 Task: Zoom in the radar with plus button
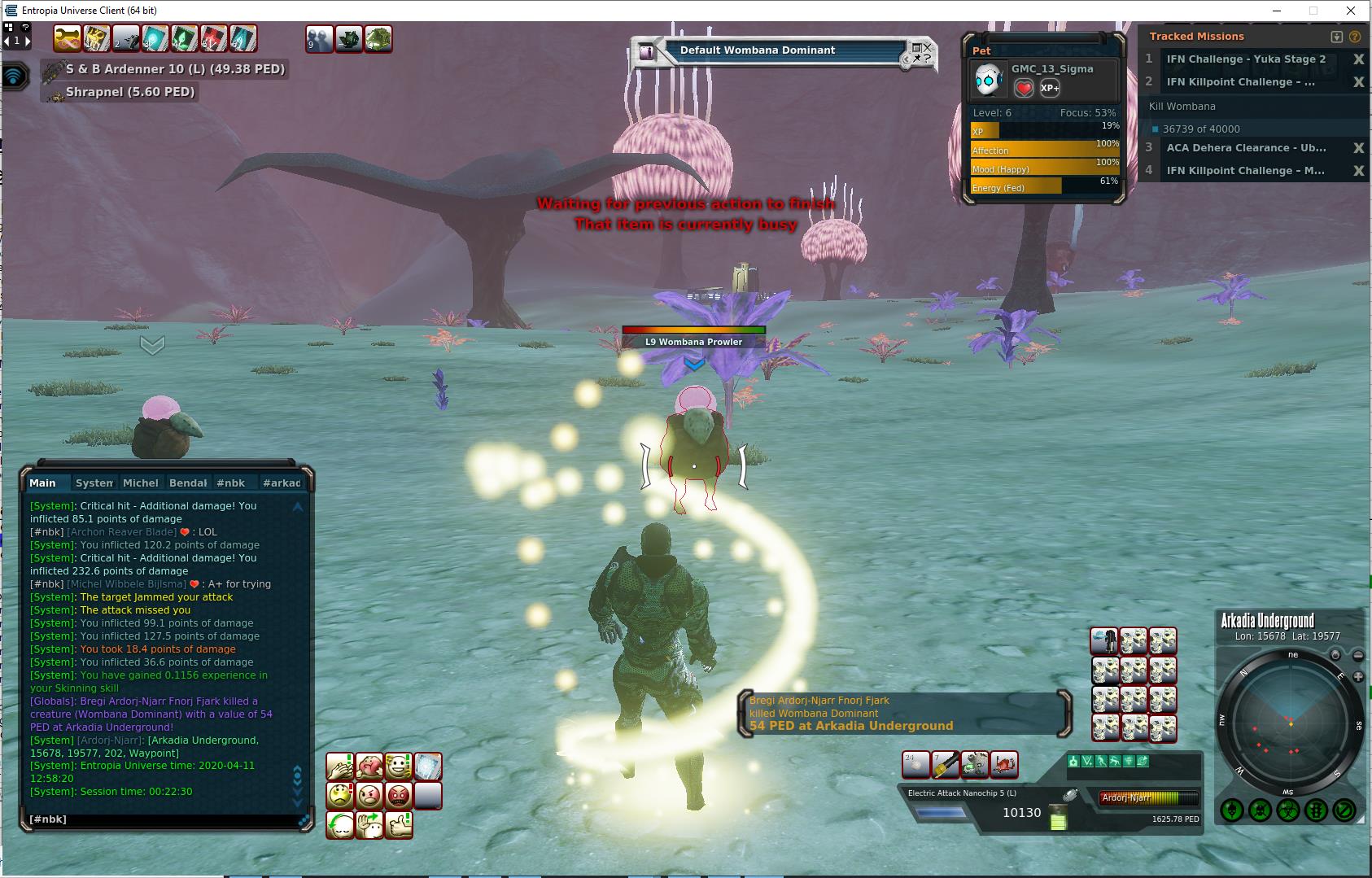(1358, 677)
